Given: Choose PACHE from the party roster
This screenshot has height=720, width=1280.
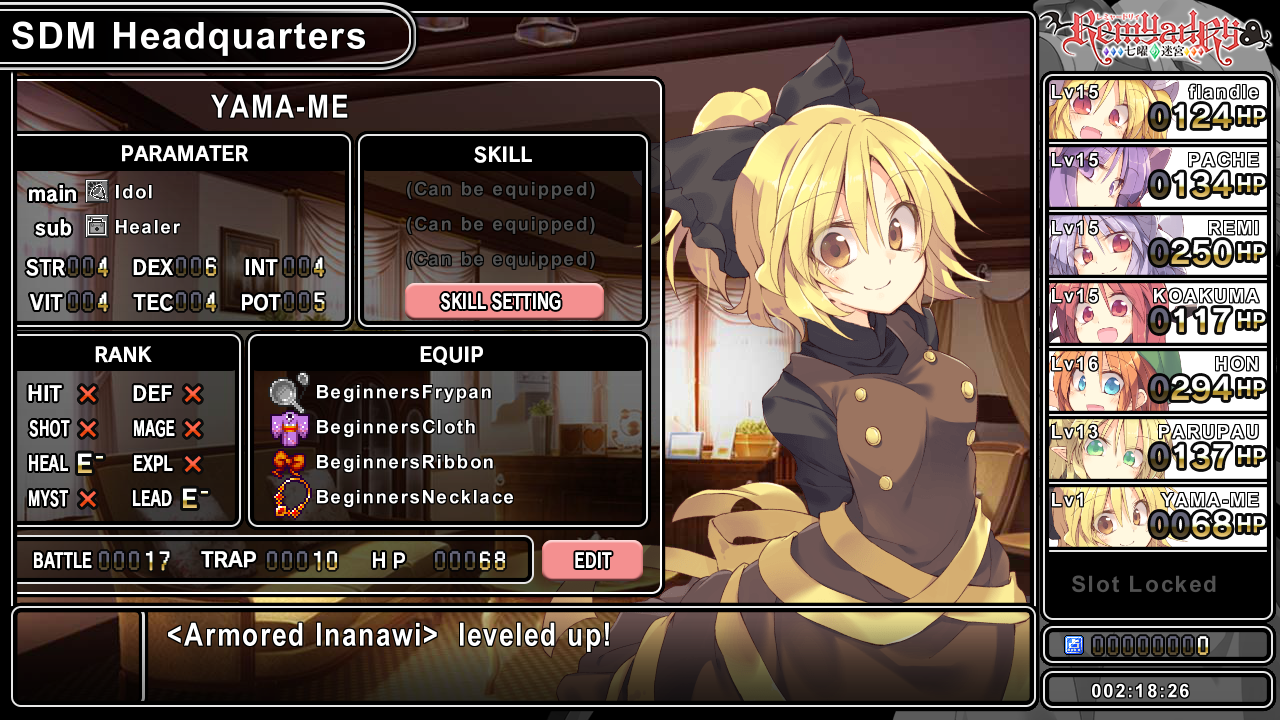Looking at the screenshot, I should (x=1158, y=177).
